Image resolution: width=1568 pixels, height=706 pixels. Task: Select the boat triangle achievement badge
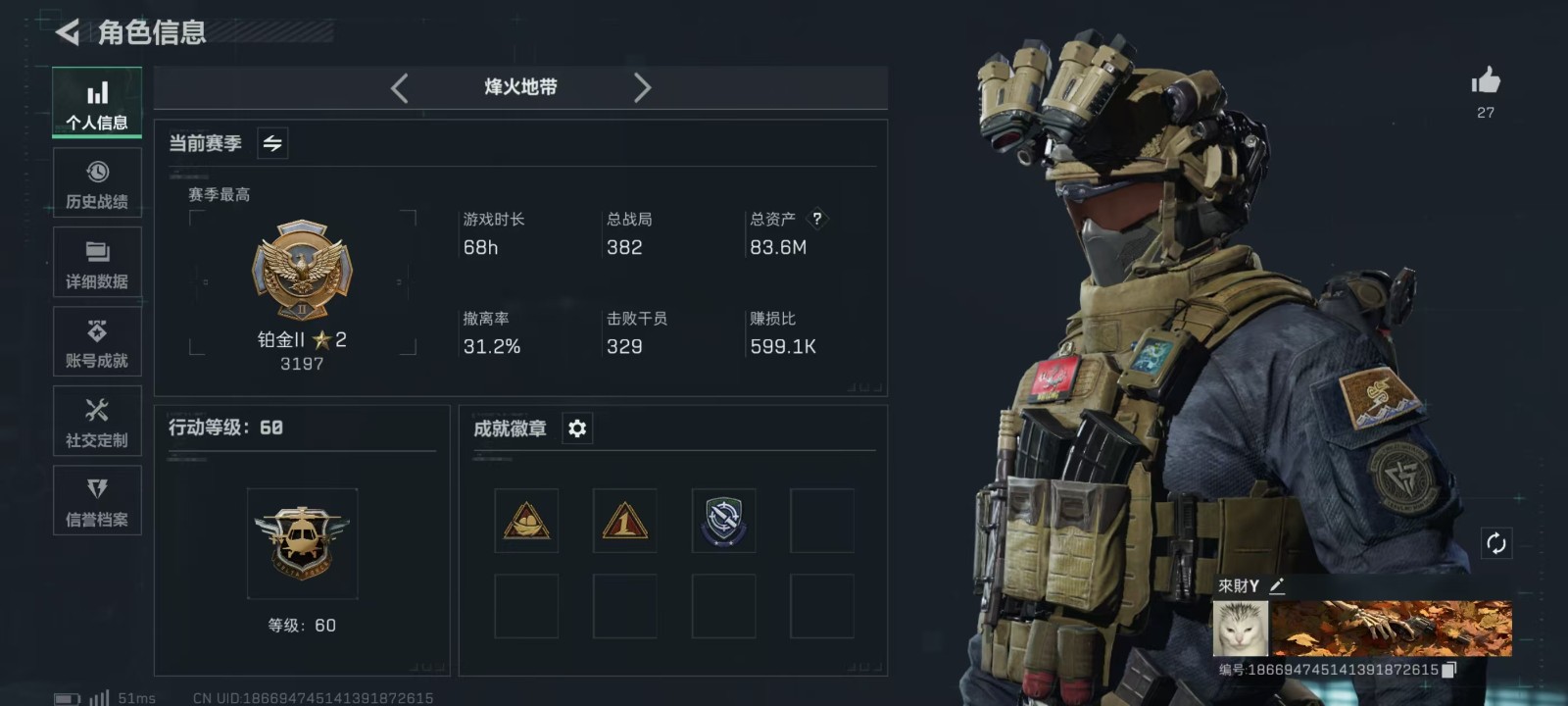(526, 521)
